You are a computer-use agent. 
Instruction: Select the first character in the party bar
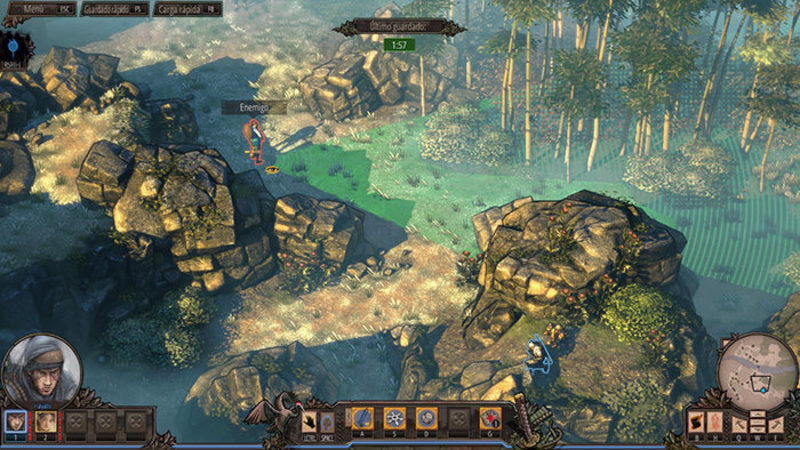[15, 422]
